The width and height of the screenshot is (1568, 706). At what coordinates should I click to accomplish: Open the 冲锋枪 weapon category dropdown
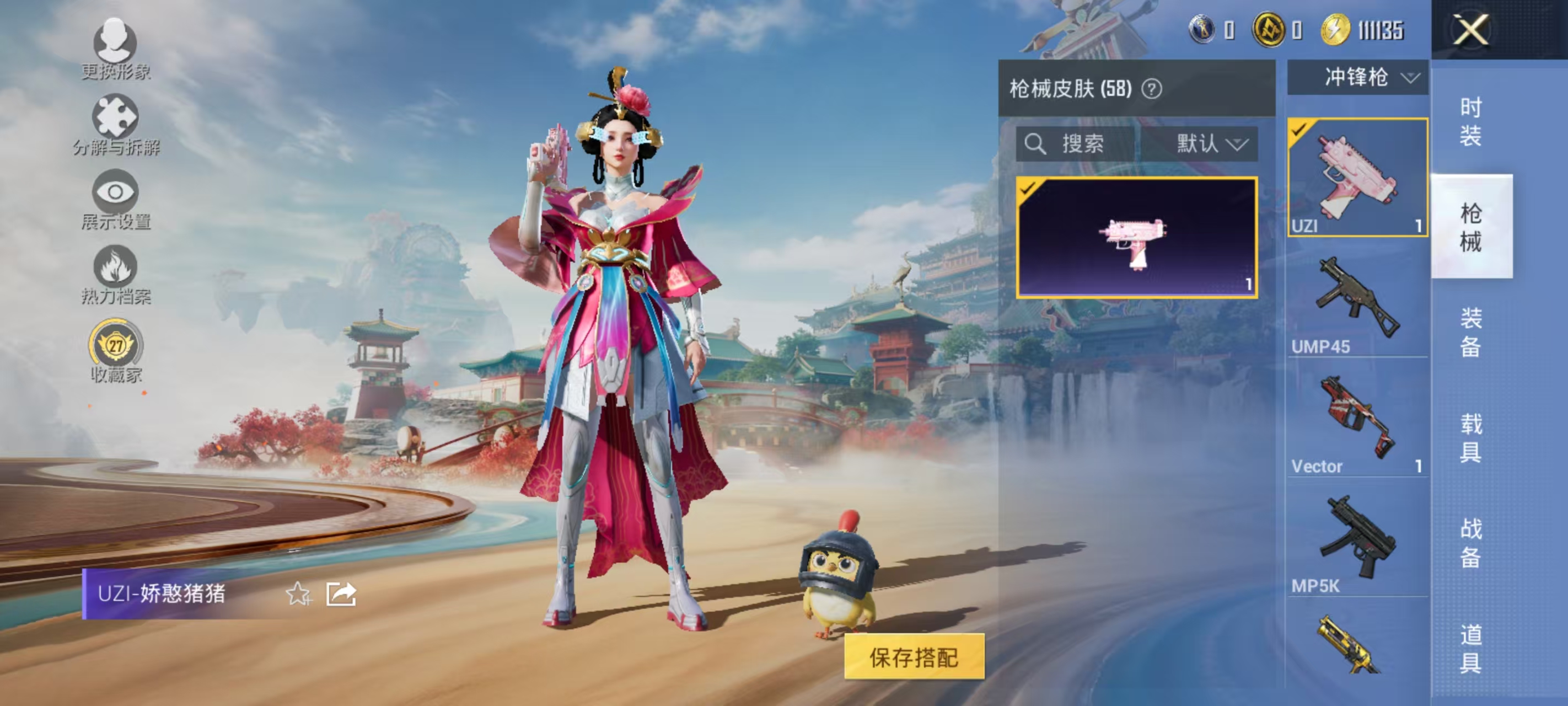(x=1356, y=77)
